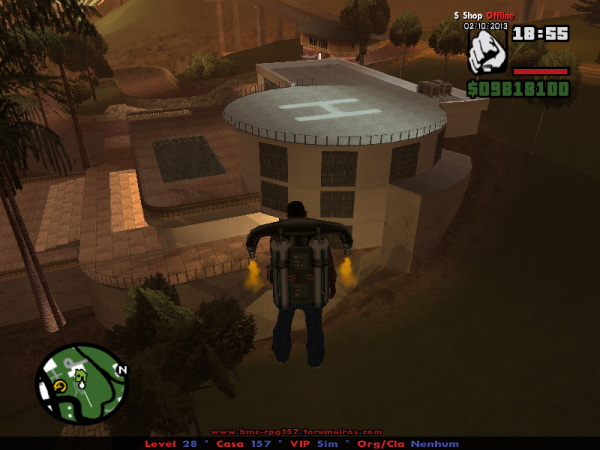Open the circular radar minimap

[x=80, y=385]
